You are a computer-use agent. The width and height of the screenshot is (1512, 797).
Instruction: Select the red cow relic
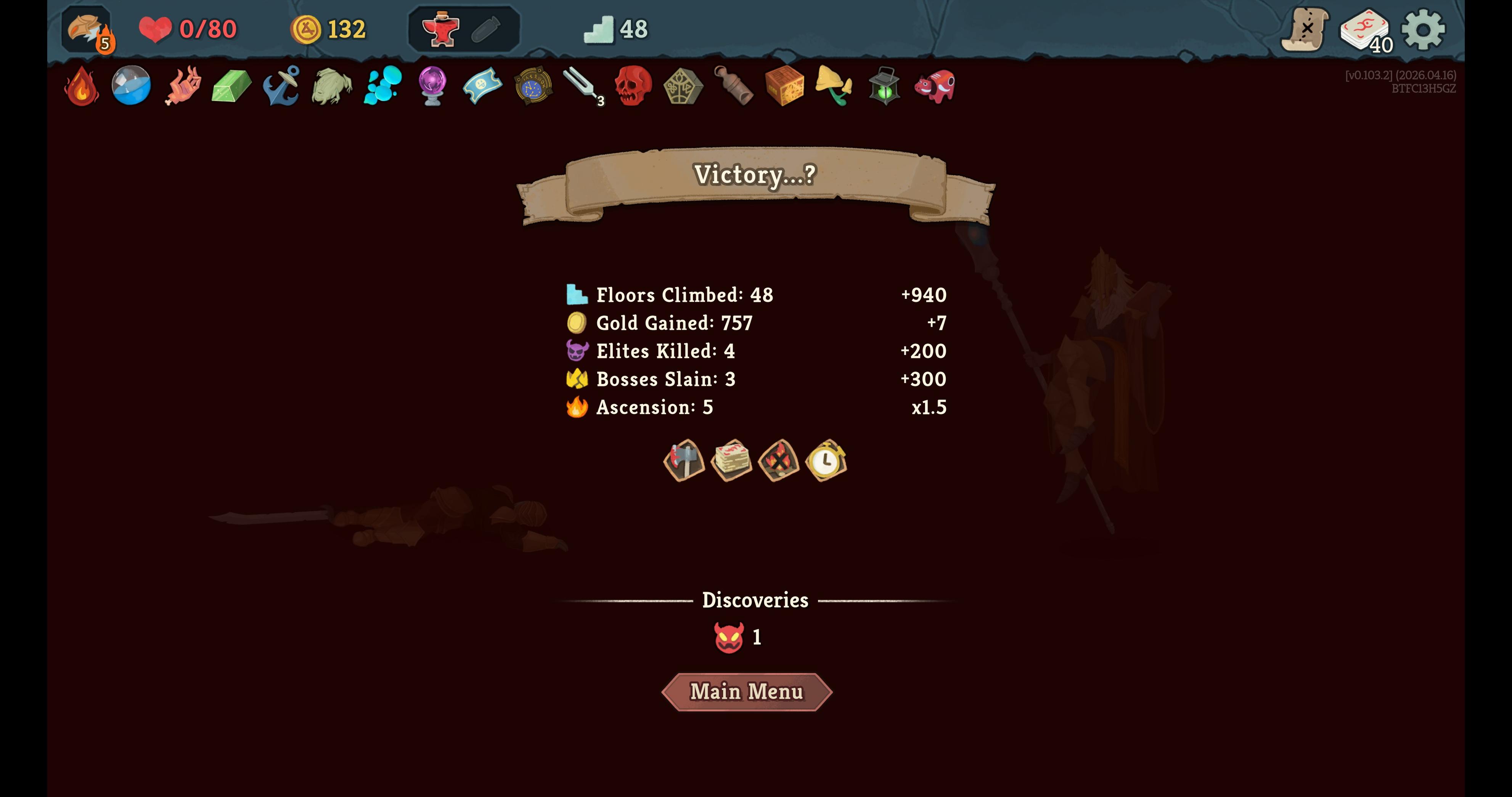point(934,86)
